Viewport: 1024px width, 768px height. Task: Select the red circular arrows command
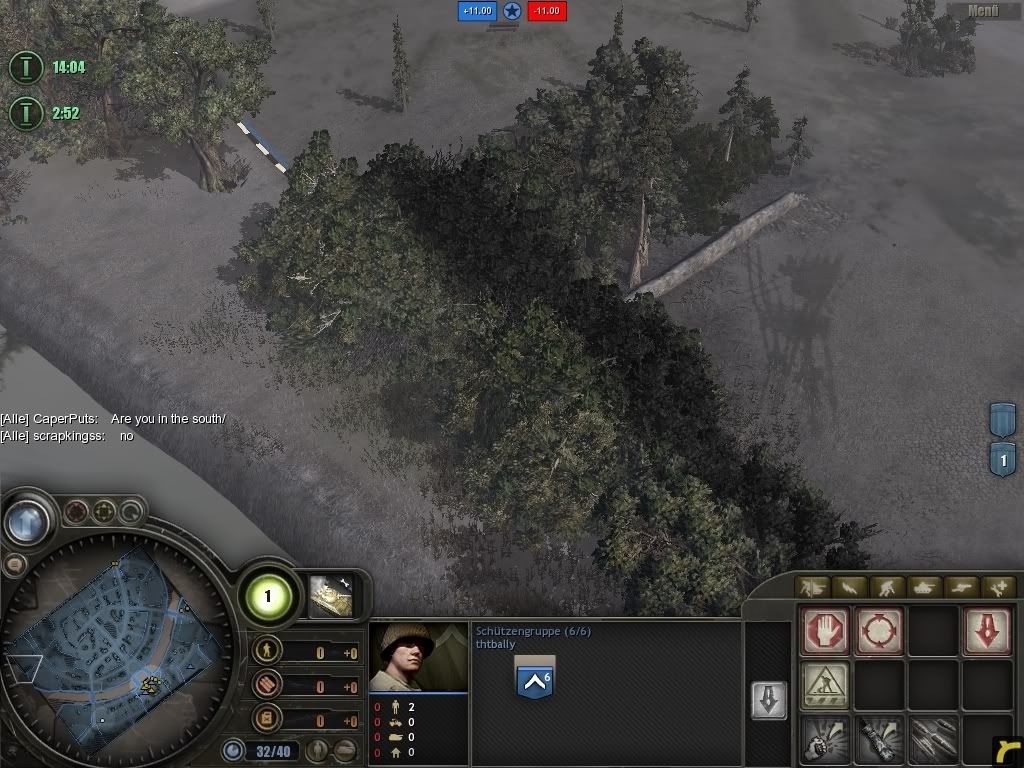pyautogui.click(x=879, y=632)
